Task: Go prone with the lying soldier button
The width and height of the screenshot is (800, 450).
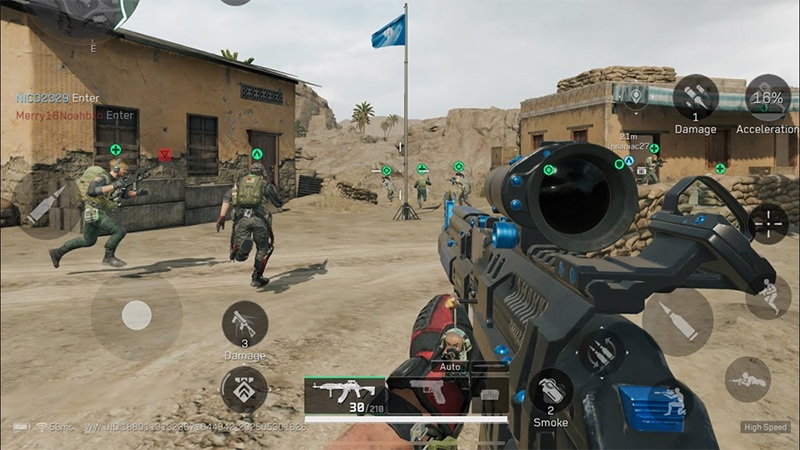Action: coord(747,379)
